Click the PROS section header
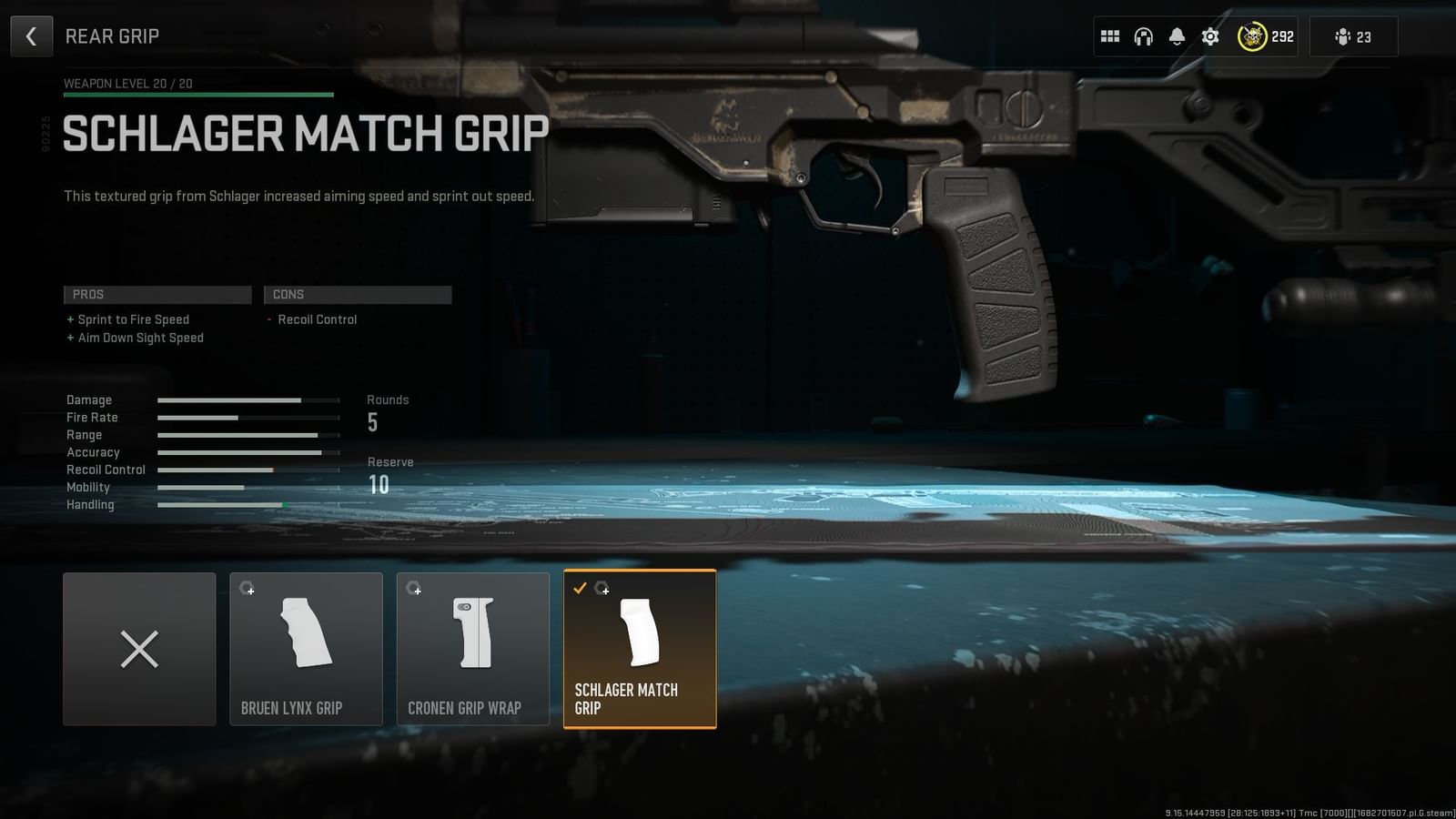Viewport: 1456px width, 819px height. (157, 294)
